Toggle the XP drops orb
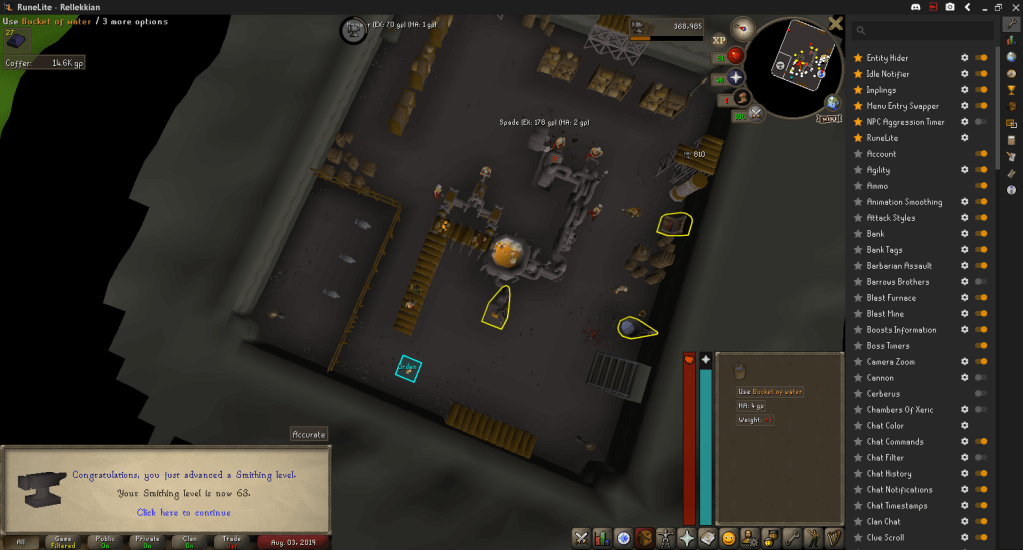1023x550 pixels. [719, 40]
